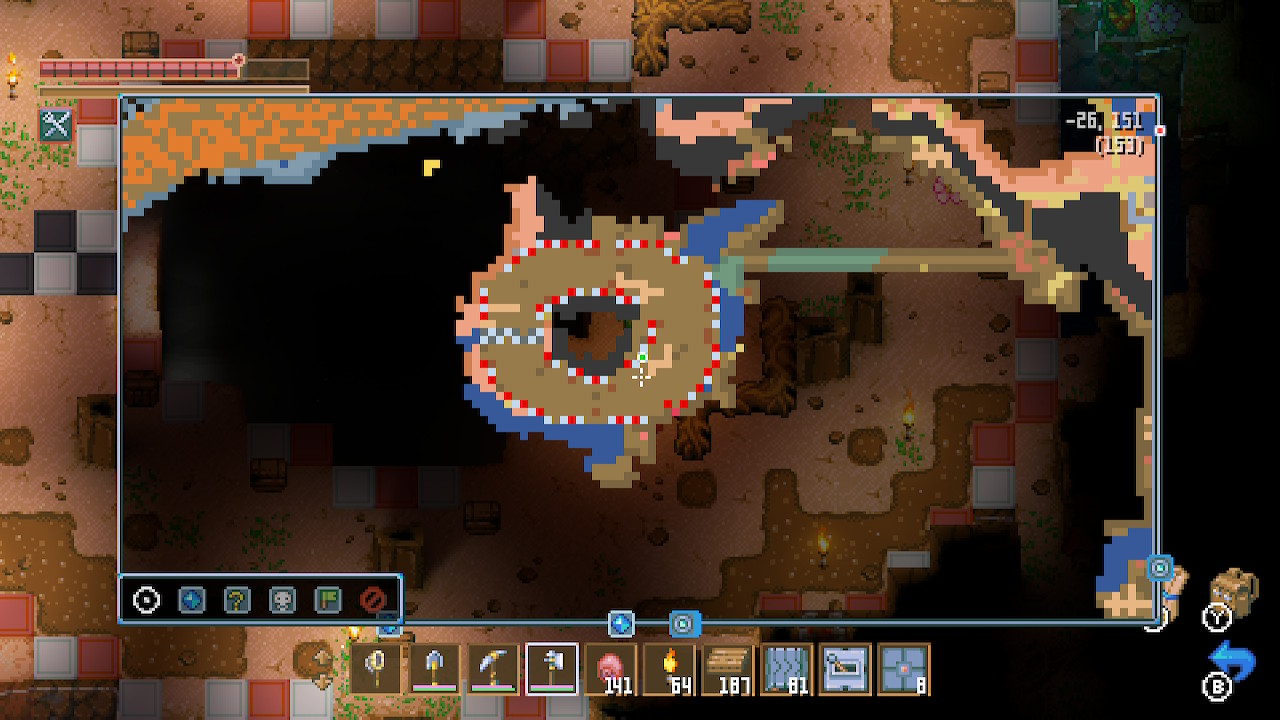This screenshot has width=1280, height=720.
Task: Select the pickaxe hotbar slot
Action: click(494, 667)
